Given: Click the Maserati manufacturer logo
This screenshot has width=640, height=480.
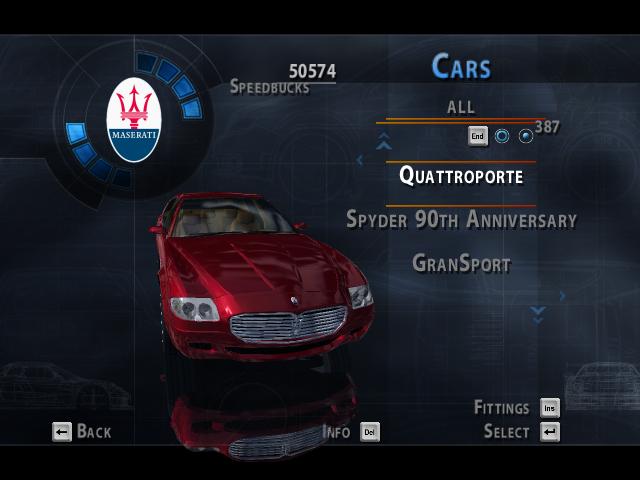Looking at the screenshot, I should click(x=133, y=119).
